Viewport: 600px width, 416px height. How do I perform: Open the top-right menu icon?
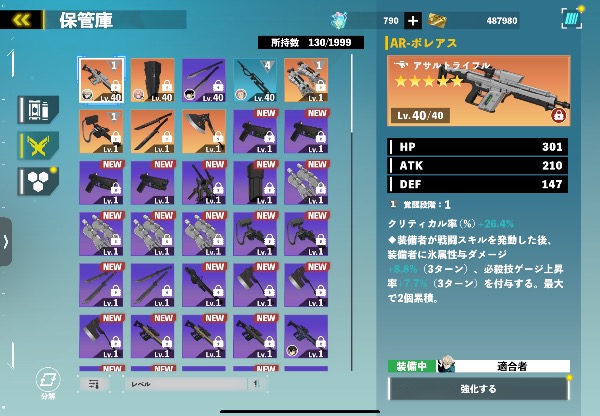571,19
